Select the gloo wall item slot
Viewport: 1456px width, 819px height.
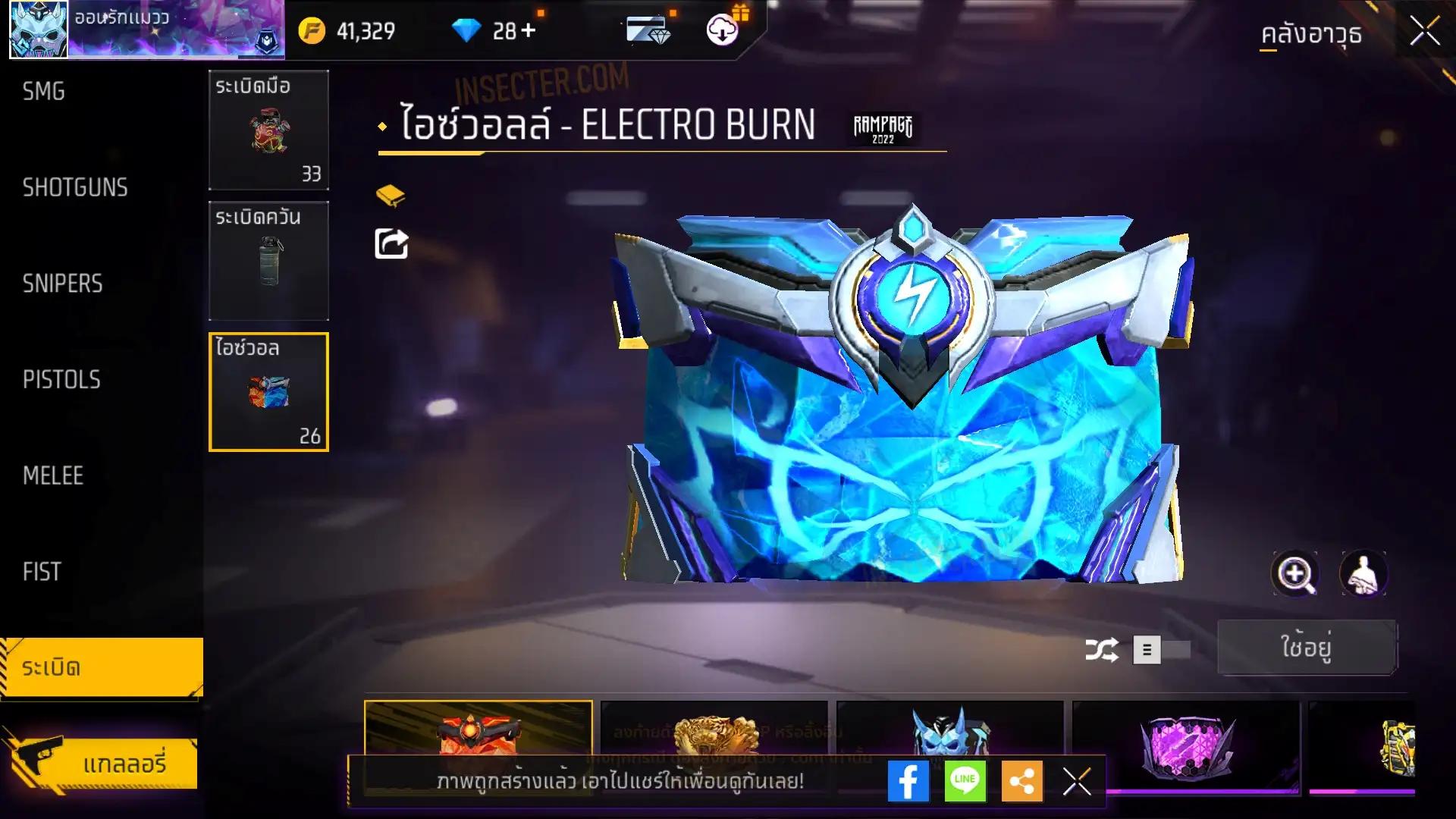[268, 392]
